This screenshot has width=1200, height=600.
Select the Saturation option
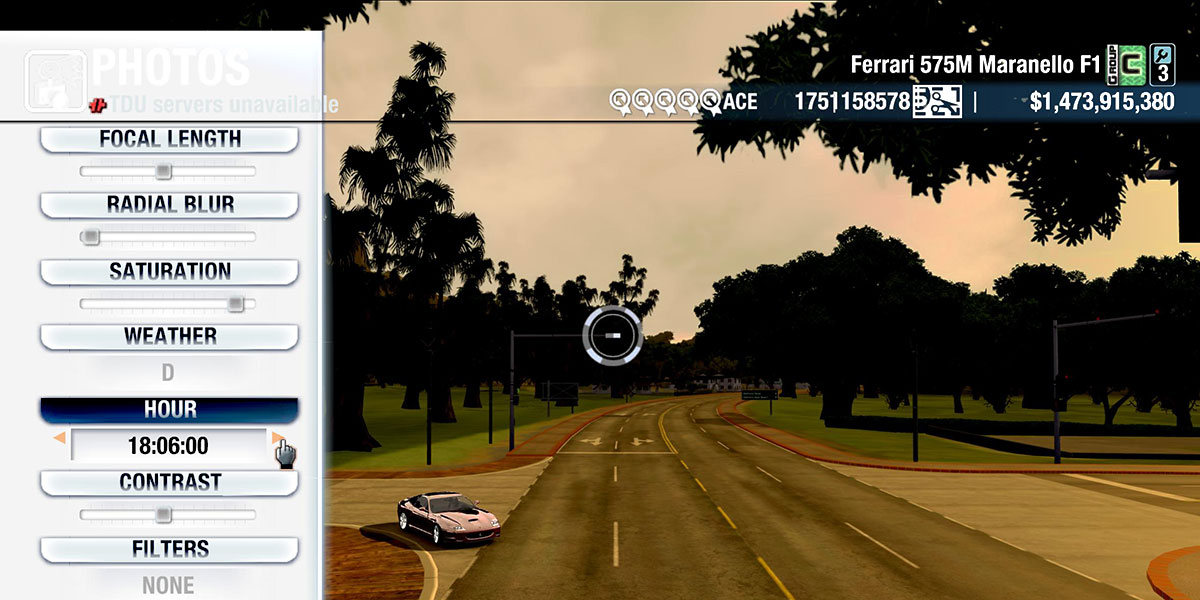(169, 271)
